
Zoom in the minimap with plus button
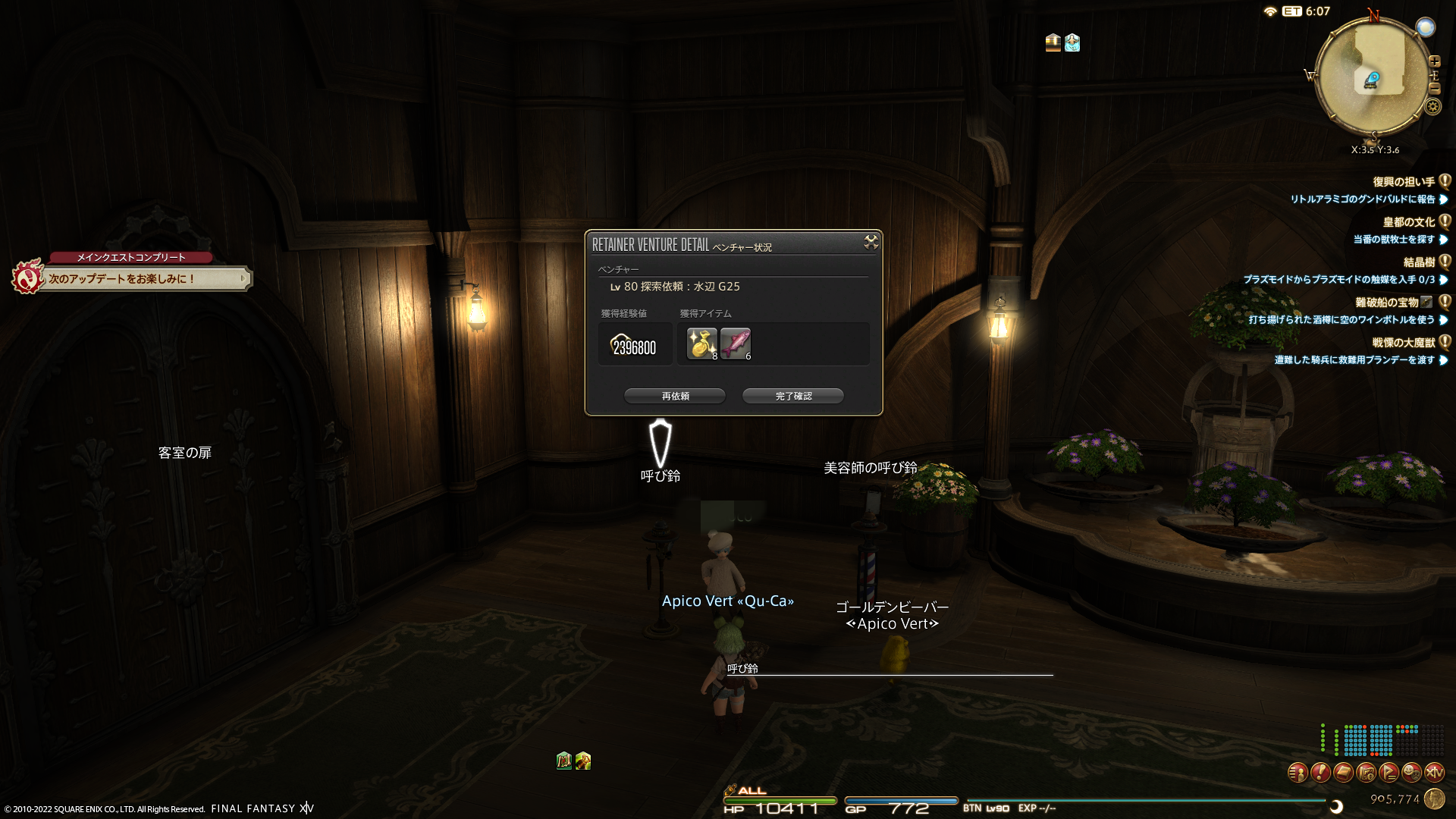[1434, 61]
